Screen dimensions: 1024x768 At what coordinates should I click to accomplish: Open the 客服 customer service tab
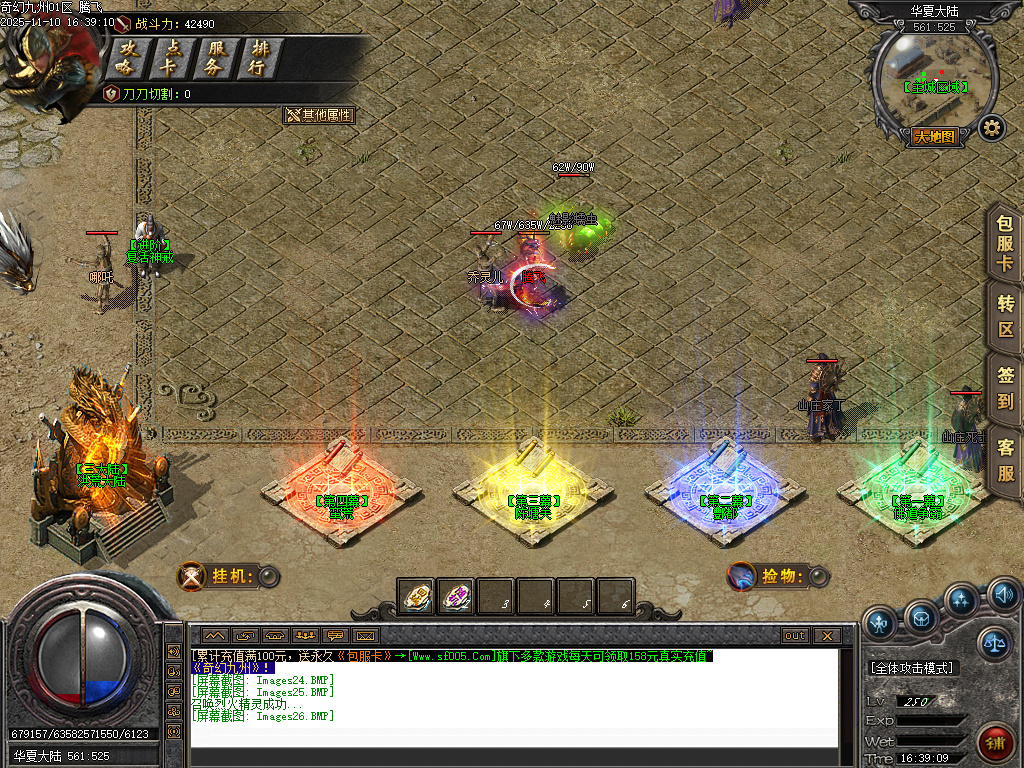click(x=1005, y=460)
